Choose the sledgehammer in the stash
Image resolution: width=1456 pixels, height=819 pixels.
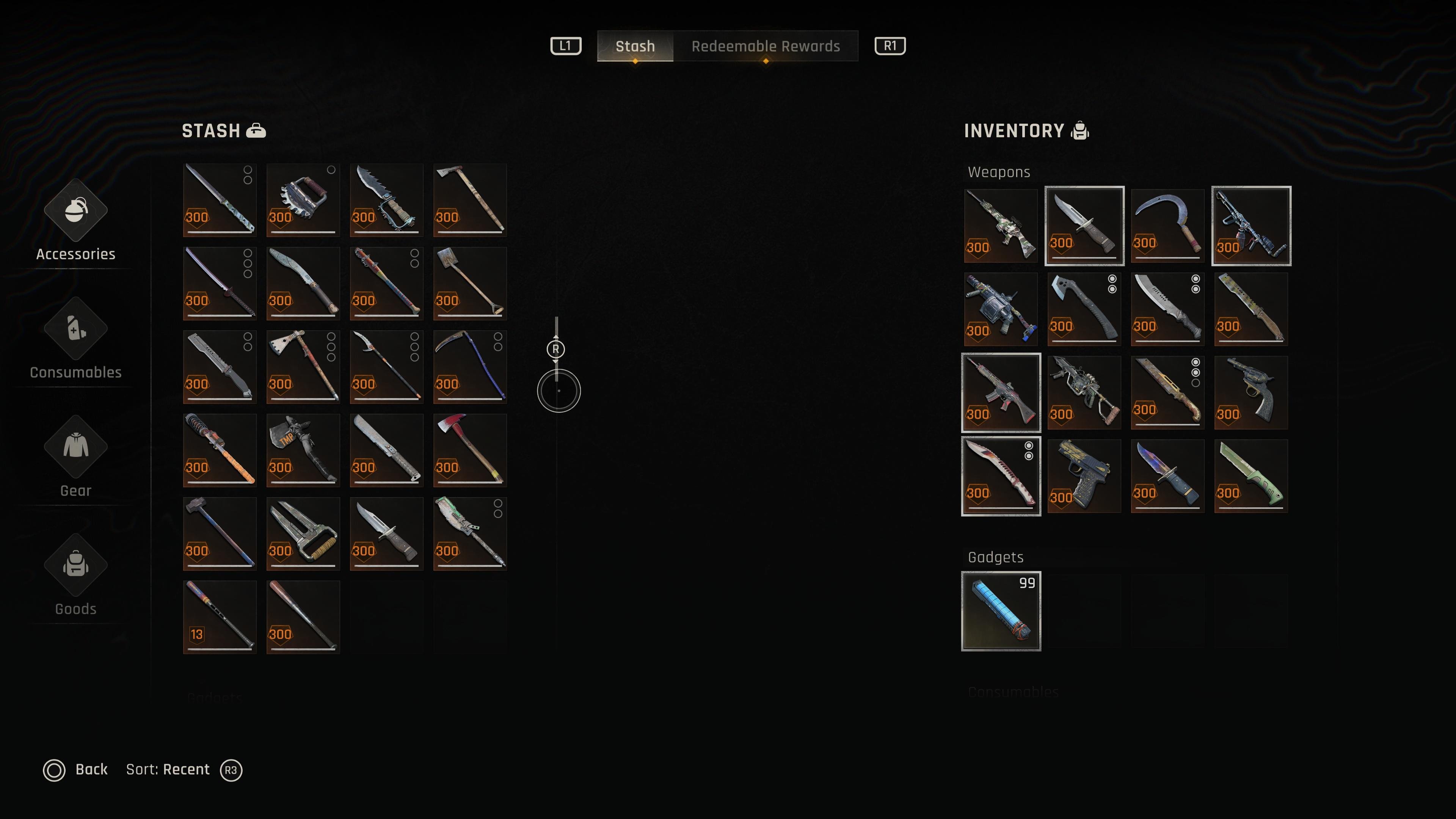pyautogui.click(x=219, y=533)
